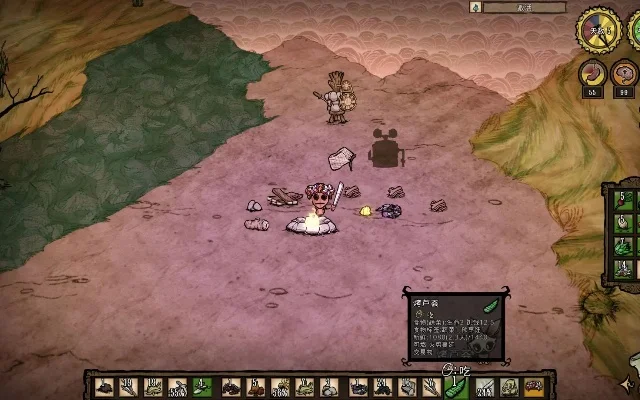Click the arrow icon in the bottom-right corner
The width and height of the screenshot is (640, 400).
pyautogui.click(x=628, y=382)
